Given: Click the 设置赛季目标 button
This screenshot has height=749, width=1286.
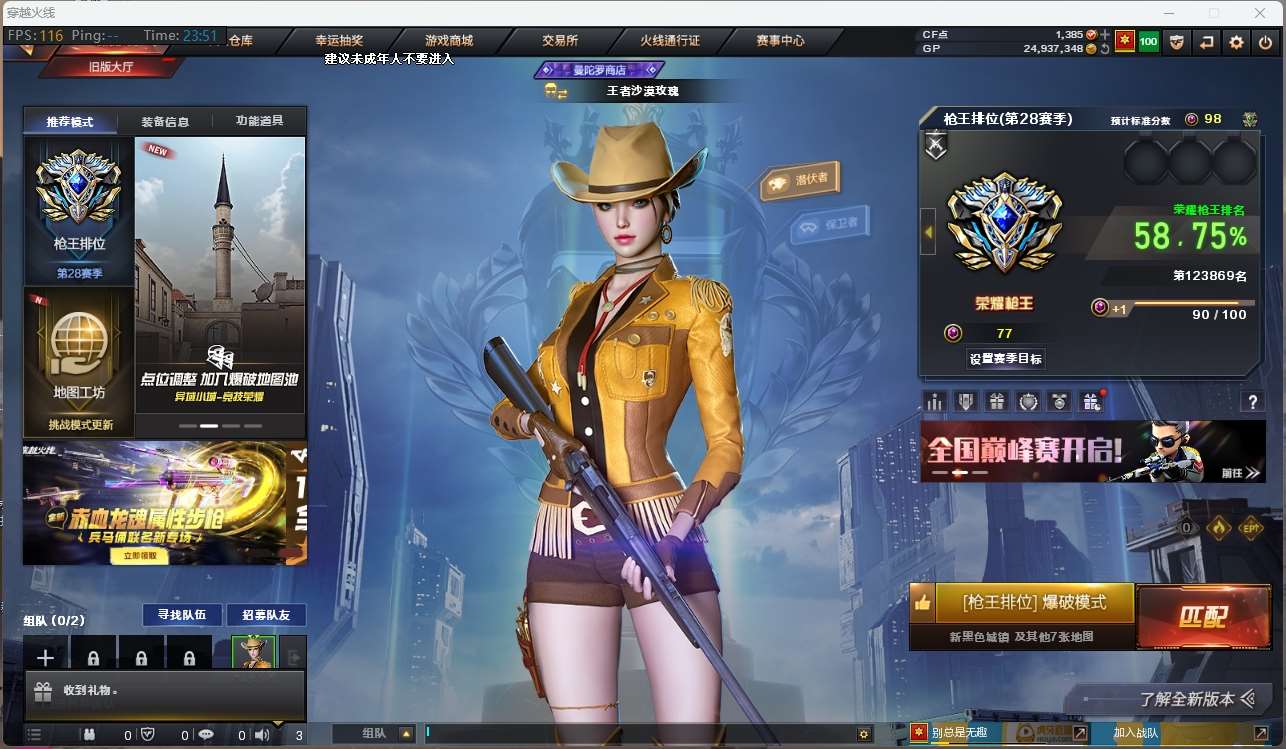Looking at the screenshot, I should [x=1007, y=358].
